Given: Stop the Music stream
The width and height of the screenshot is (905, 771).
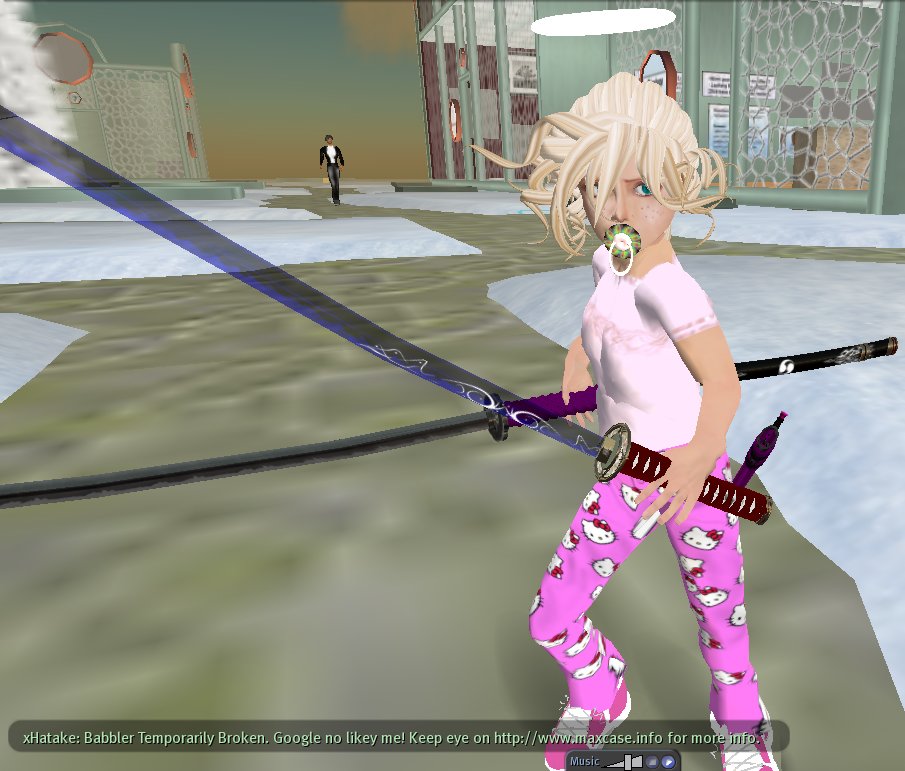Looking at the screenshot, I should click(652, 762).
